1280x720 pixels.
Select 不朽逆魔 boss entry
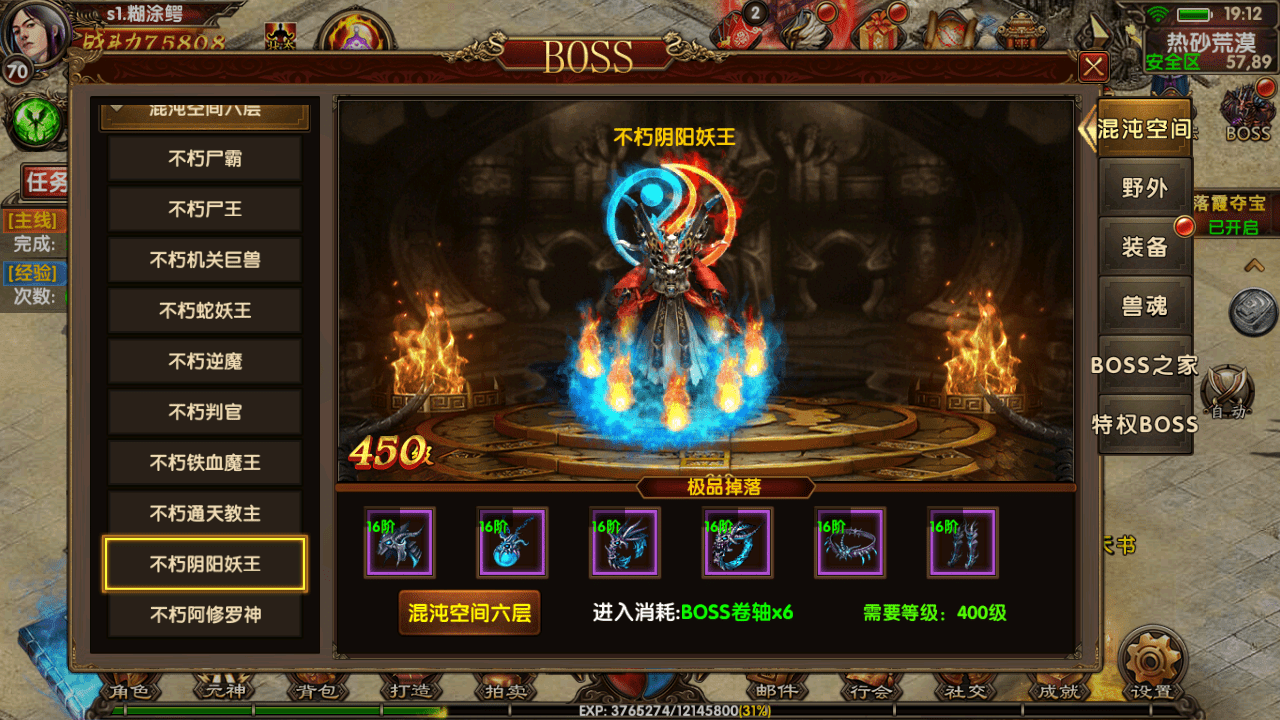205,362
